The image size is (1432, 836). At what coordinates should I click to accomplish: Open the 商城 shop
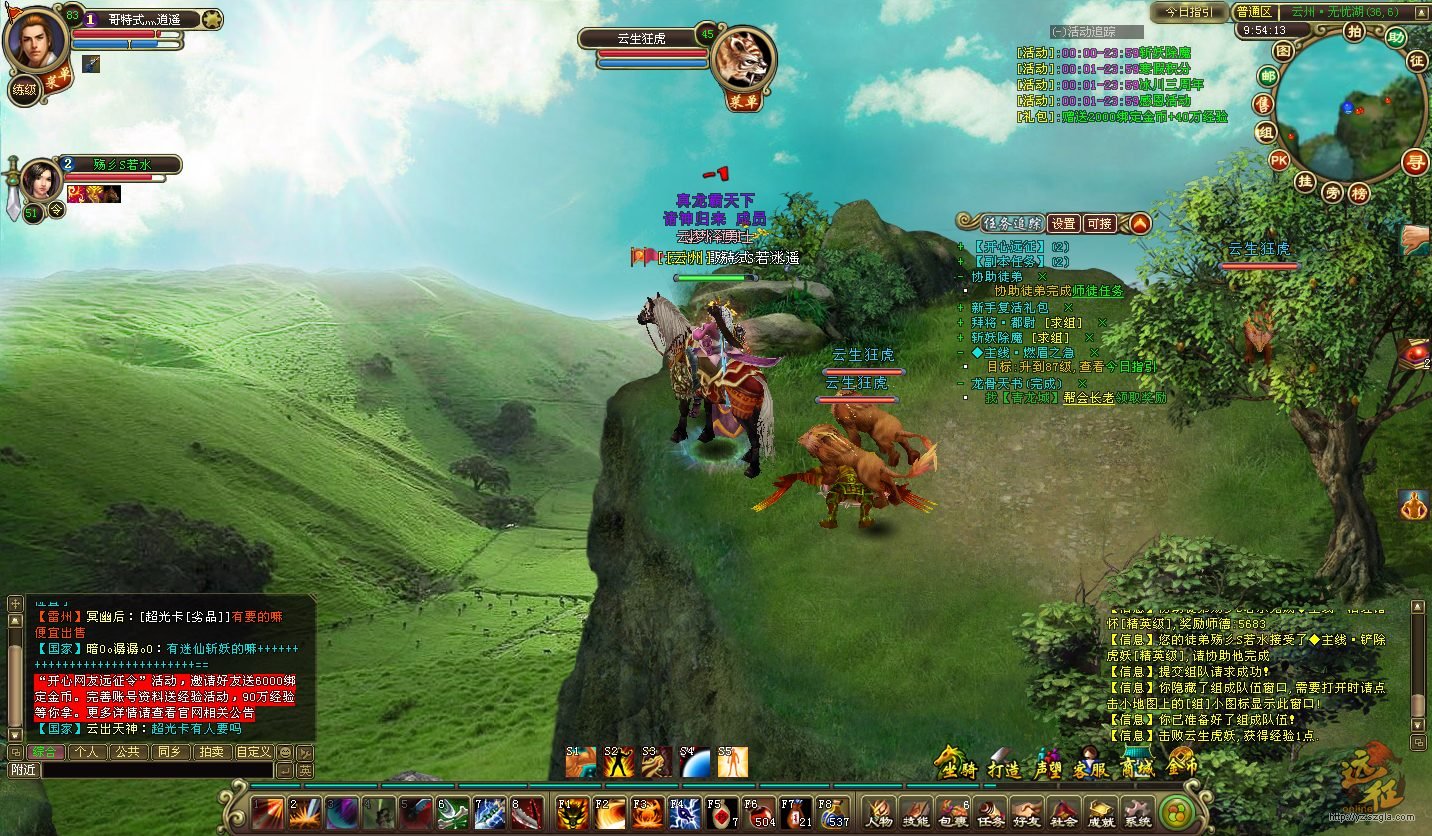point(1134,768)
